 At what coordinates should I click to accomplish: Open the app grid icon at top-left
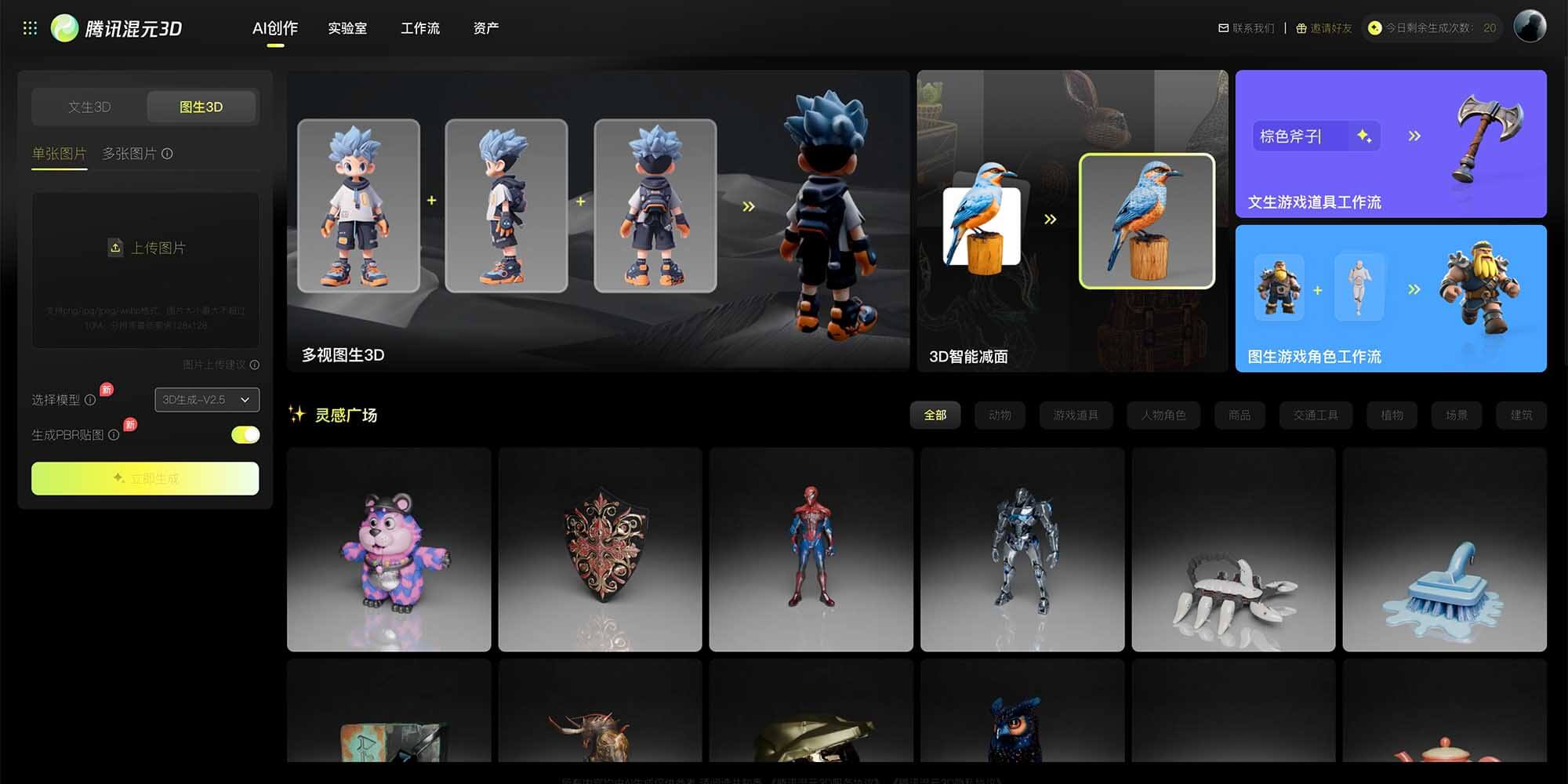31,27
